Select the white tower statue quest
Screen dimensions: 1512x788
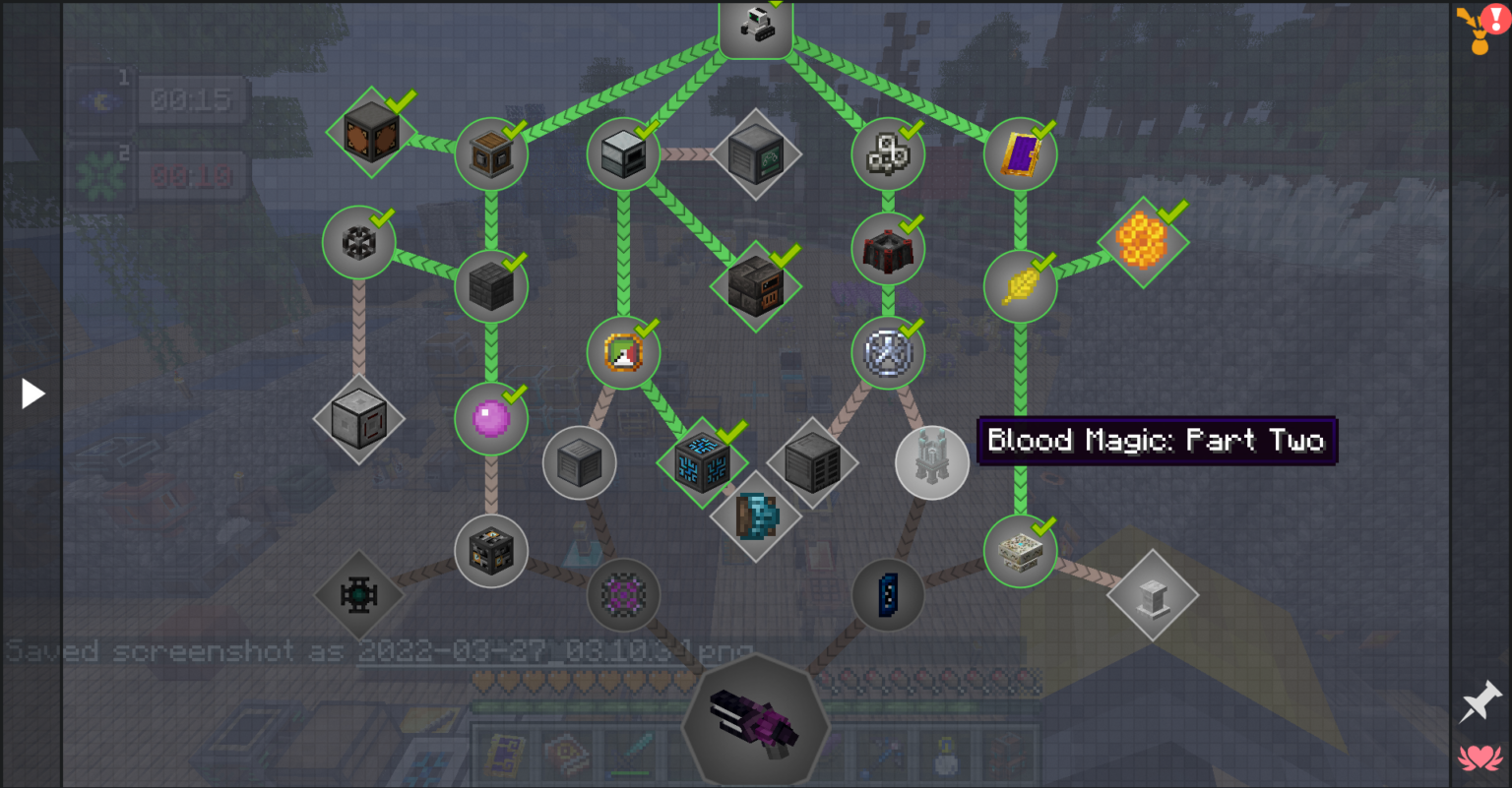[931, 462]
